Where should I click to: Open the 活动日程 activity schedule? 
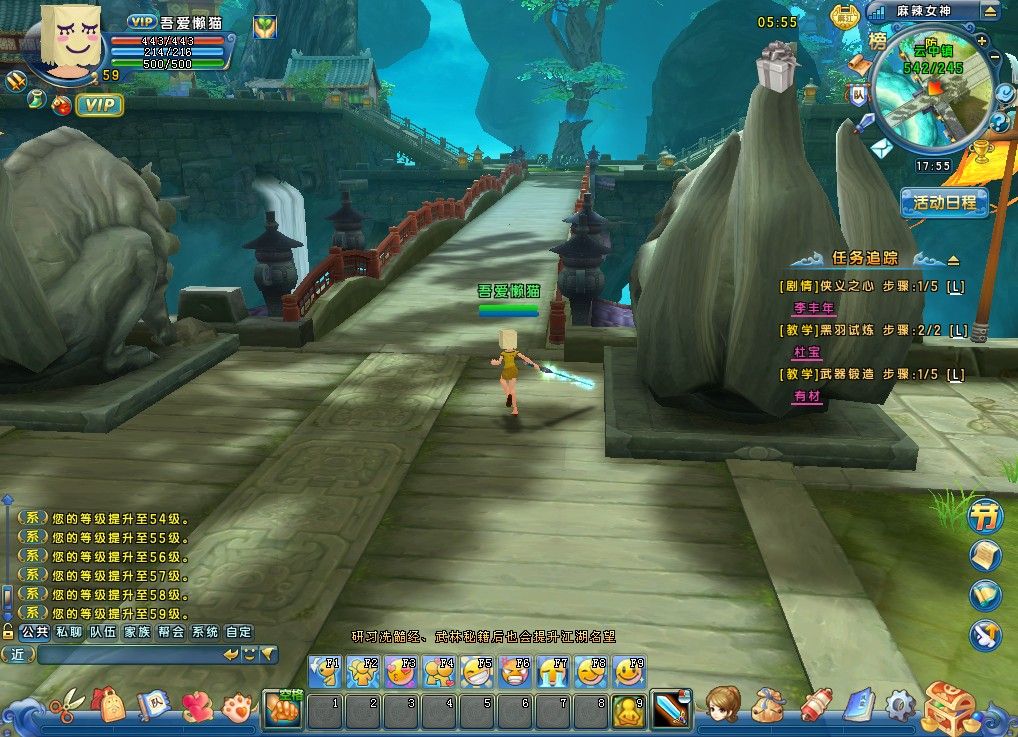click(944, 203)
